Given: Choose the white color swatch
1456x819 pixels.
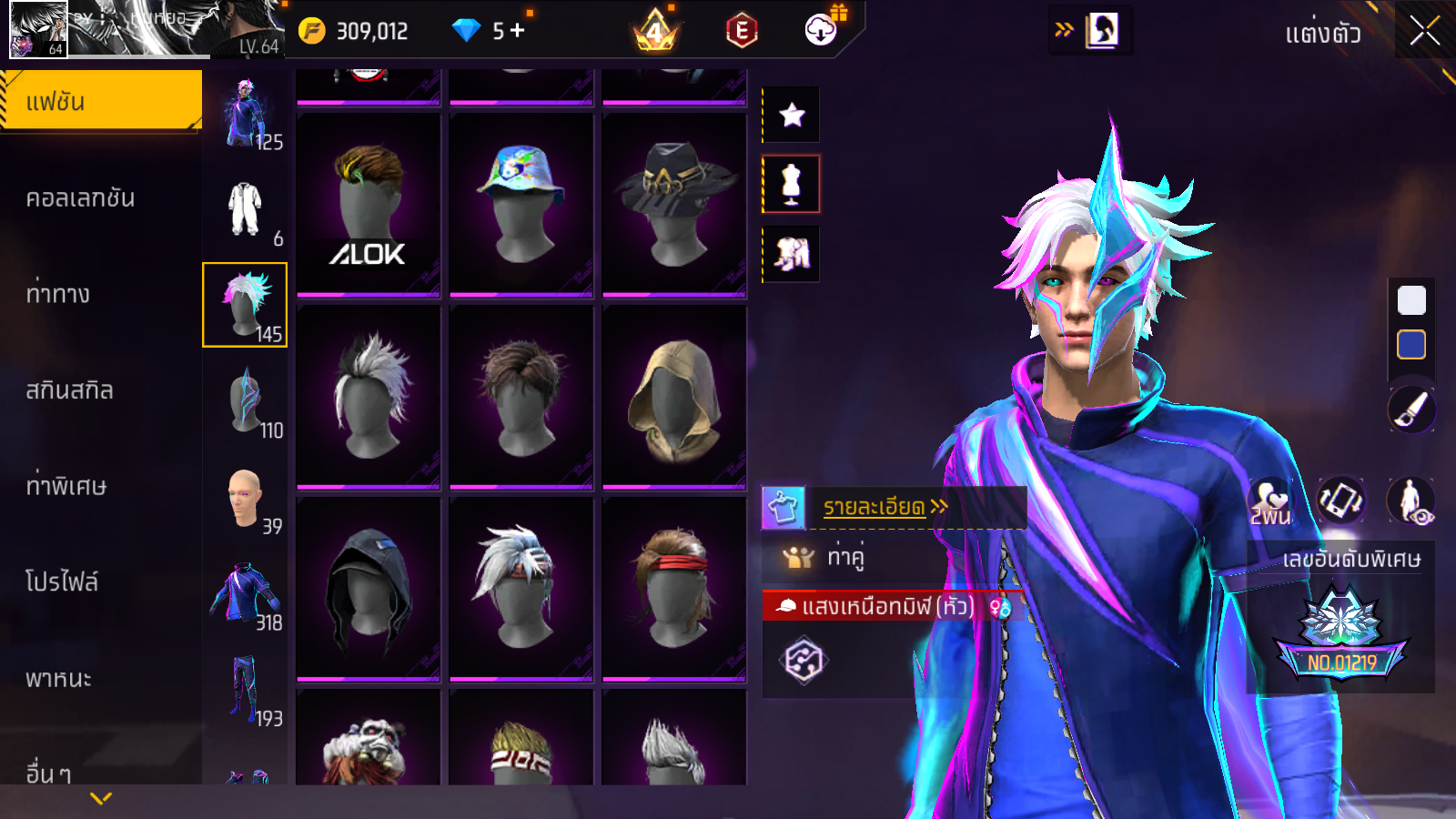Looking at the screenshot, I should coord(1411,300).
